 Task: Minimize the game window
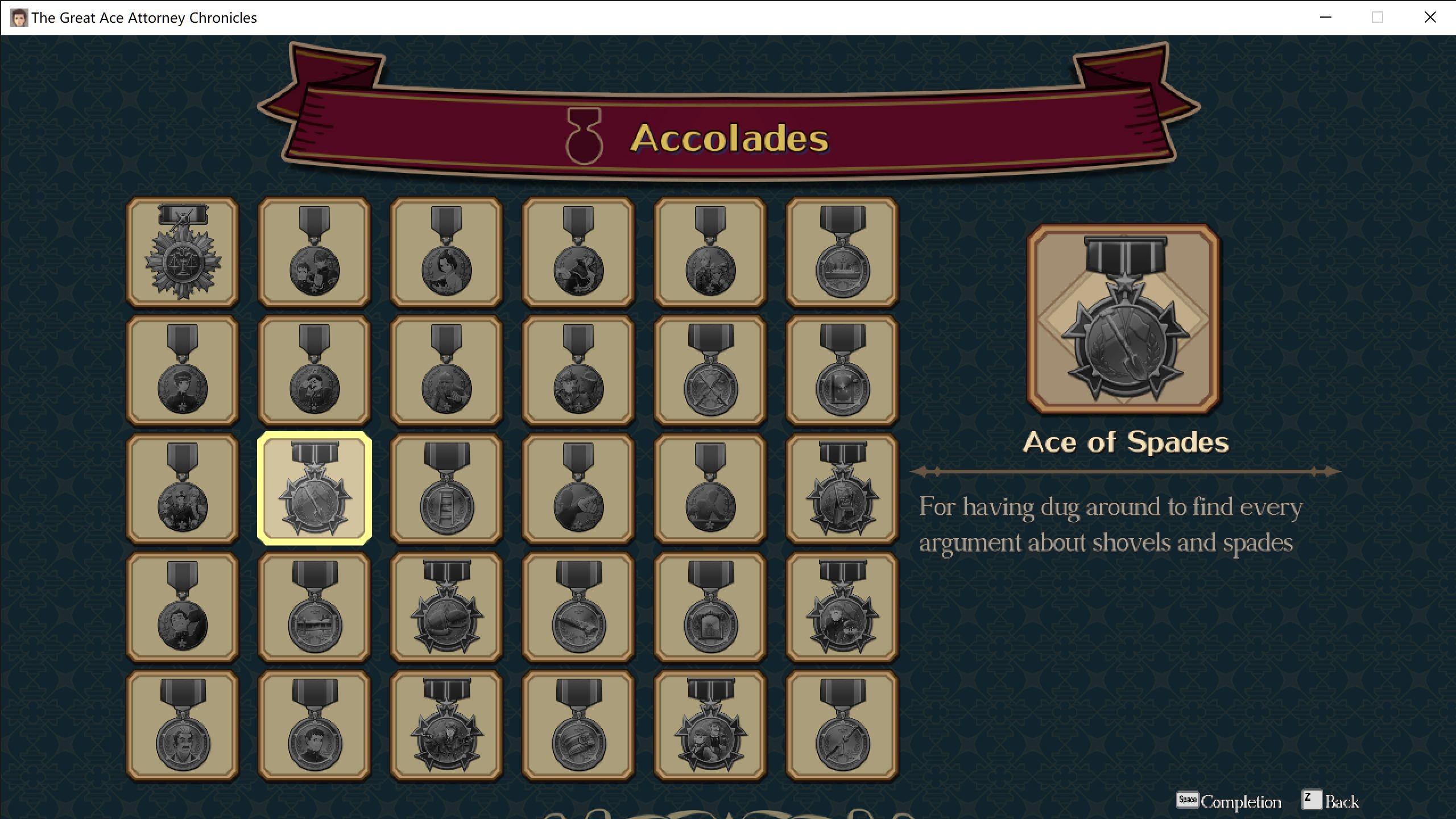(1326, 18)
